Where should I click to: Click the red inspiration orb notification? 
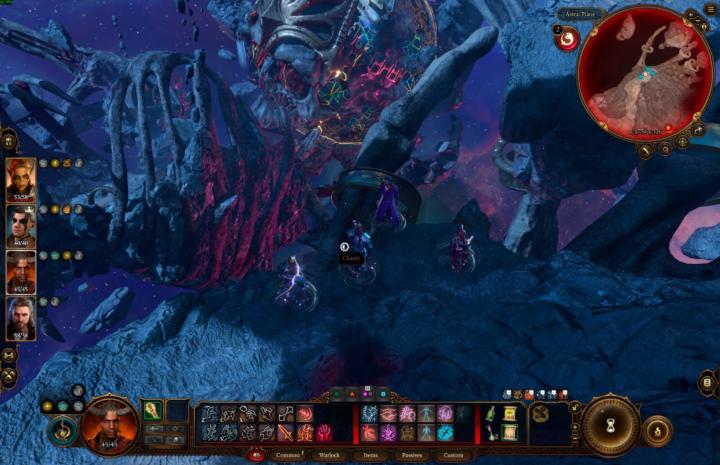tap(567, 38)
